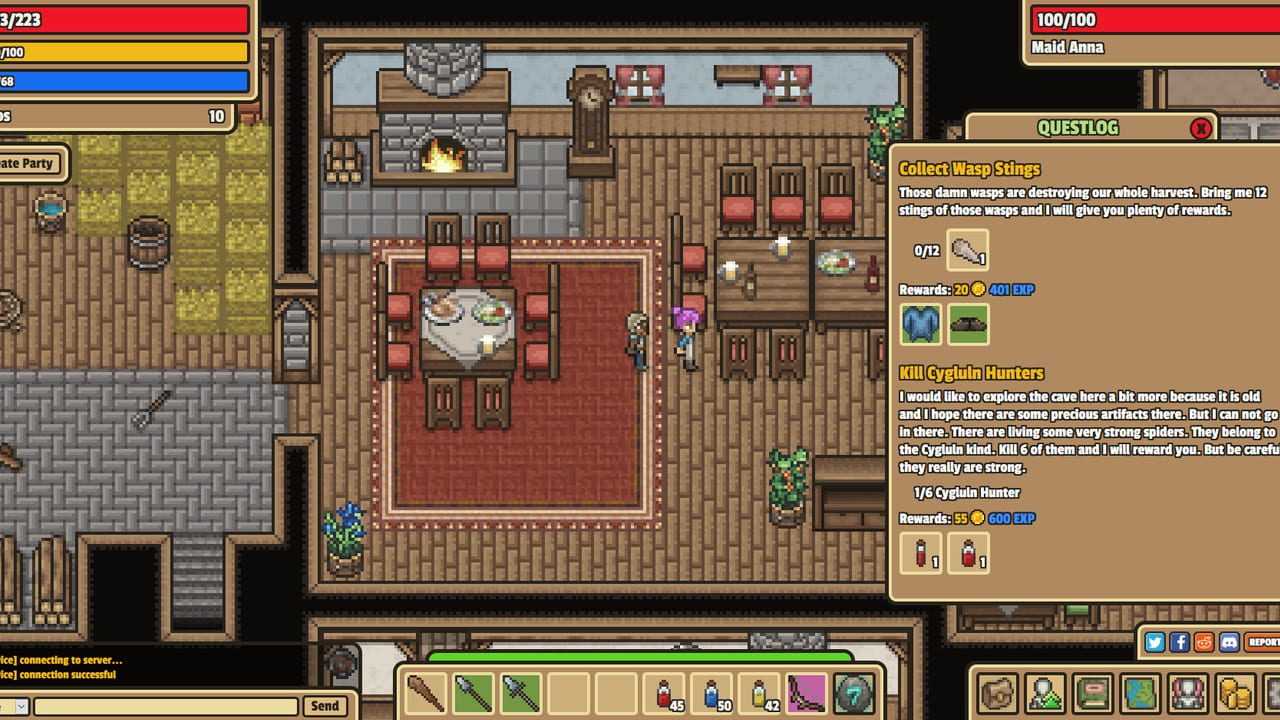Open the inventory chest icon
Image resolution: width=1280 pixels, height=720 pixels.
pyautogui.click(x=998, y=693)
